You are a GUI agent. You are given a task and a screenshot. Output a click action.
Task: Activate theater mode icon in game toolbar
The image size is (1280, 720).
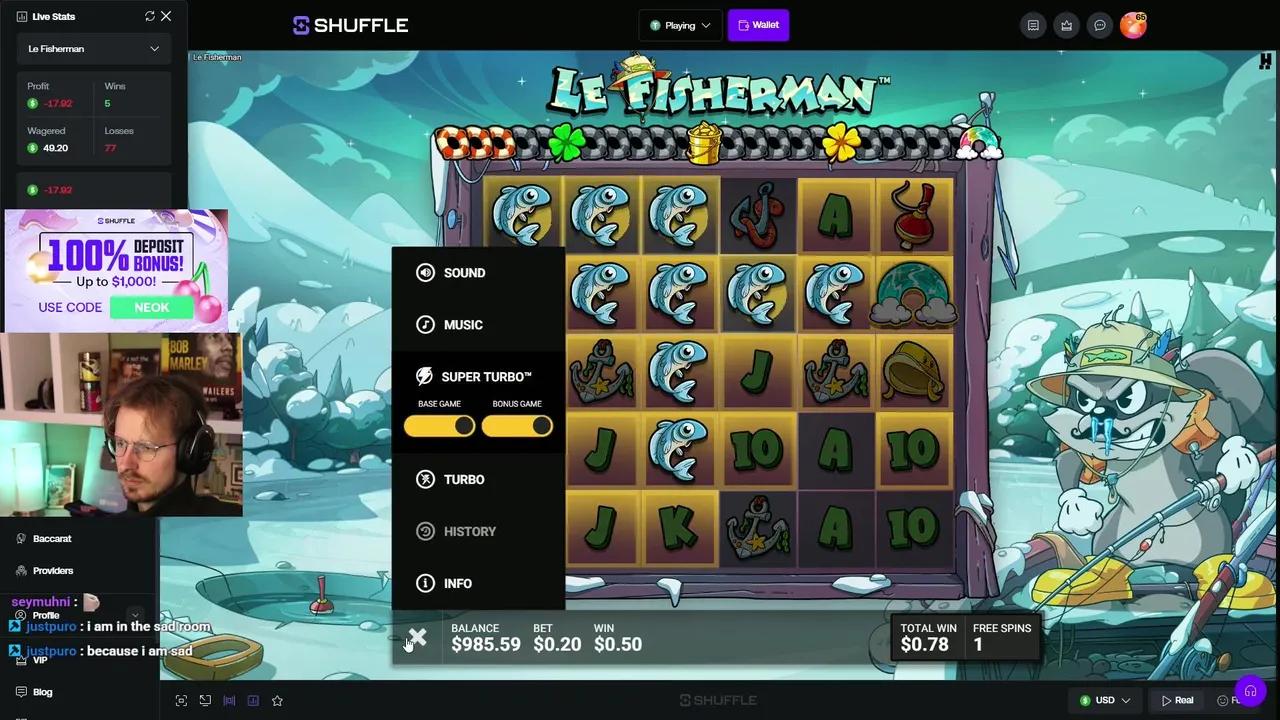[205, 700]
